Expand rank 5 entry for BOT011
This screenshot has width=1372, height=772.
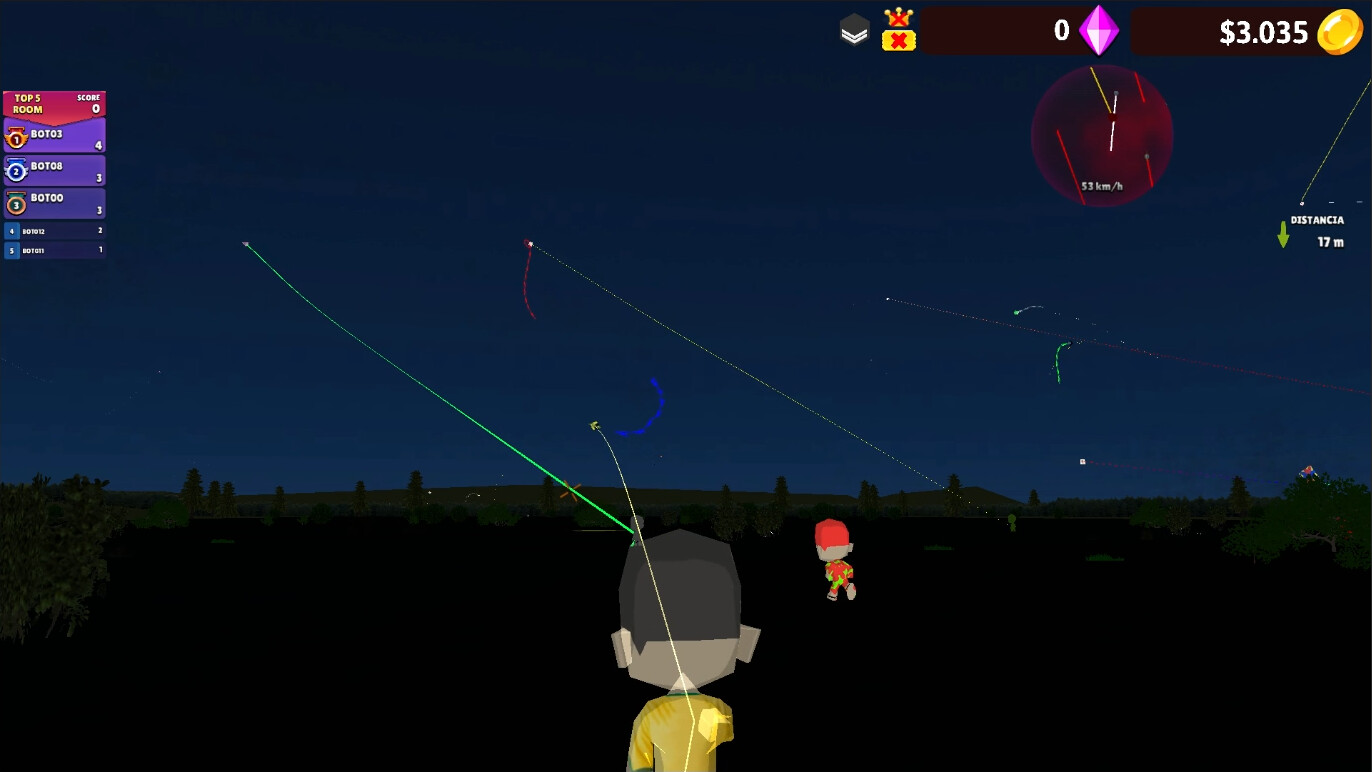(55, 250)
